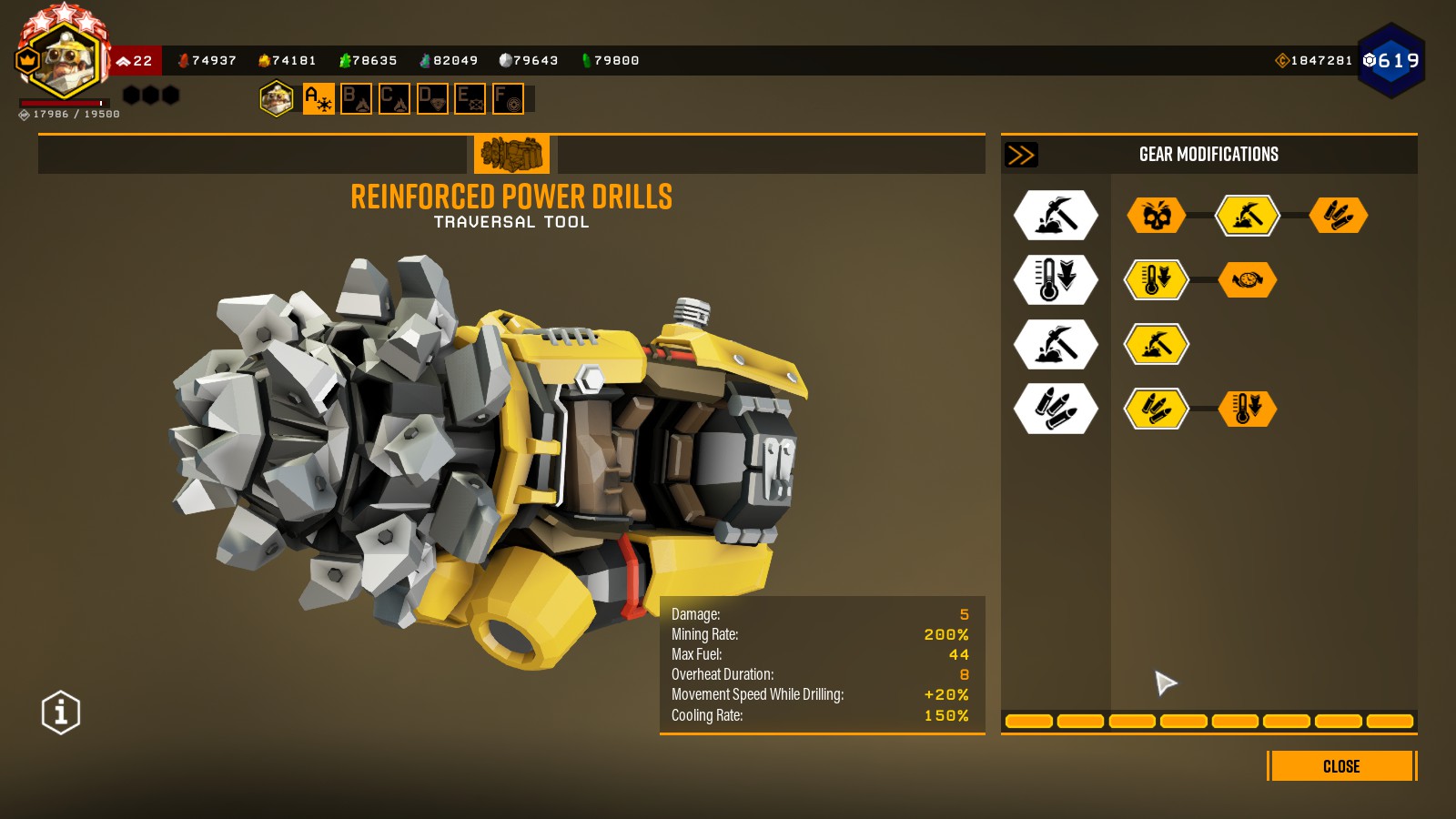Screen dimensions: 1456x819
Task: Select loadout C
Action: (x=394, y=98)
